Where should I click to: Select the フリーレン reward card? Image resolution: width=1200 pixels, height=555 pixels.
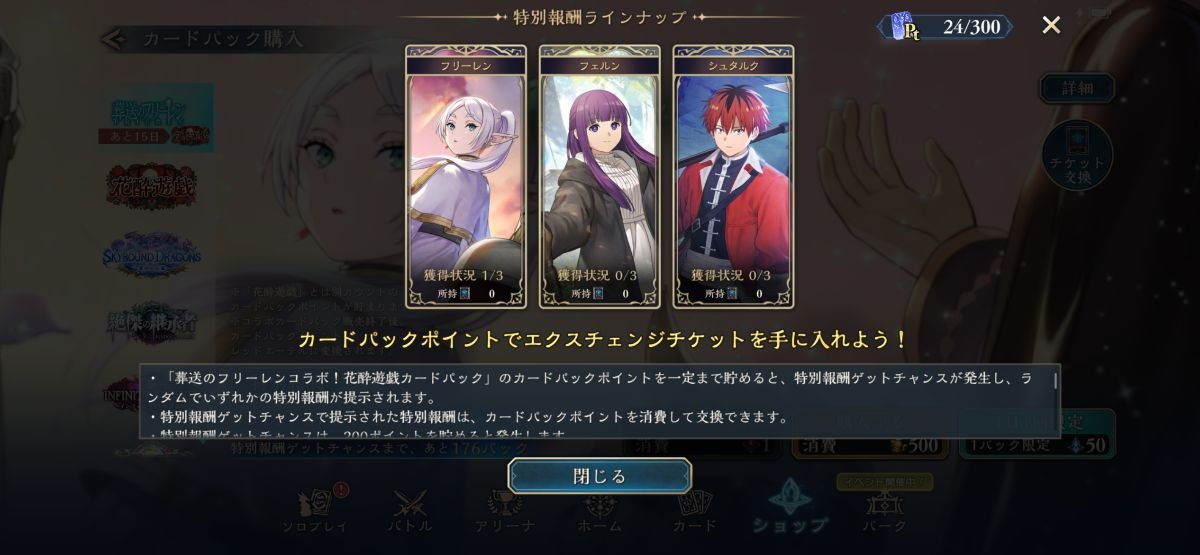465,176
